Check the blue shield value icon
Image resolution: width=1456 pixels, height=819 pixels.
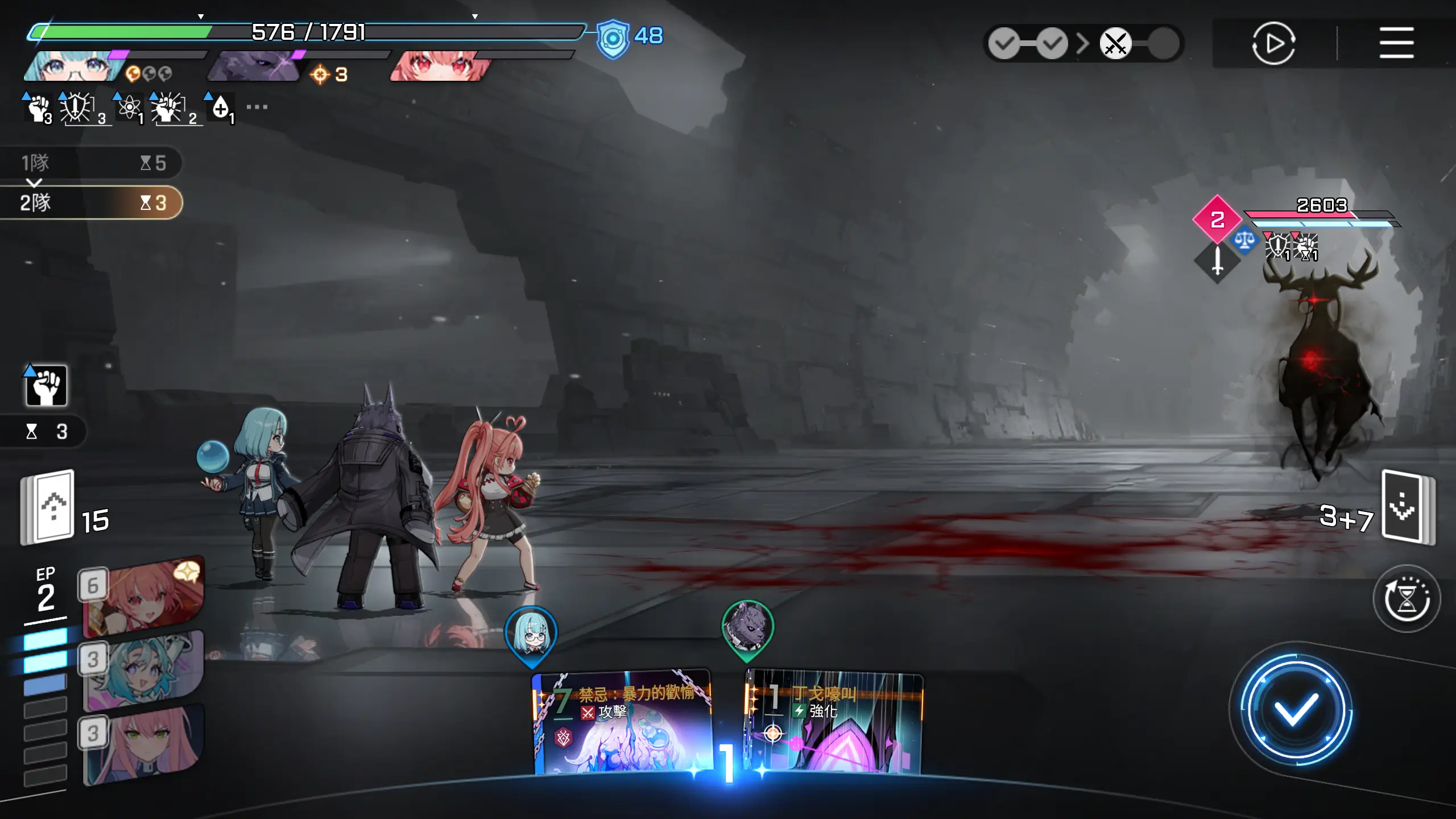coord(613,39)
